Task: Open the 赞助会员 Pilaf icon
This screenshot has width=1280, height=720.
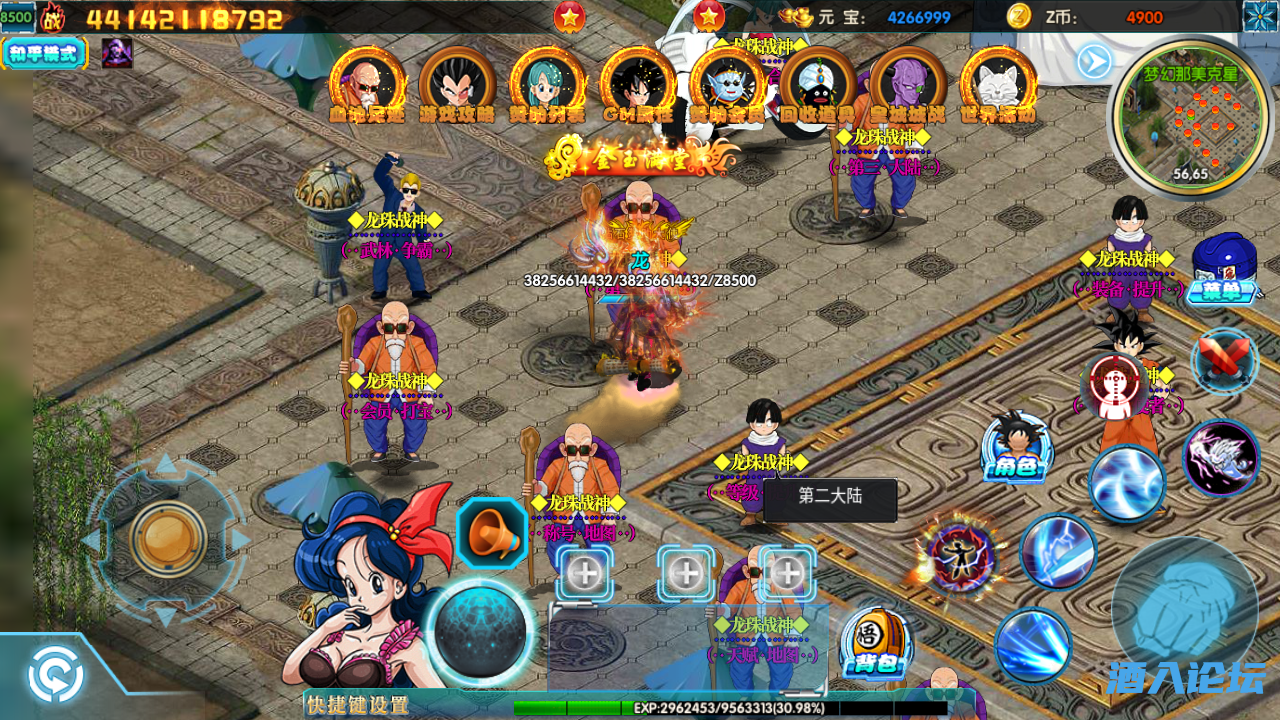Action: [727, 84]
